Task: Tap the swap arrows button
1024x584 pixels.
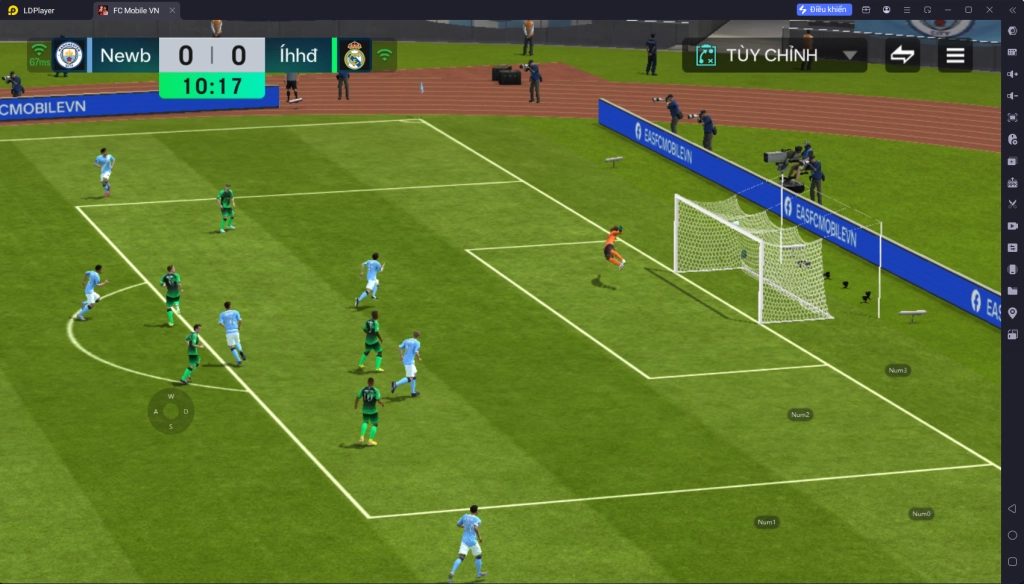Action: tap(902, 55)
